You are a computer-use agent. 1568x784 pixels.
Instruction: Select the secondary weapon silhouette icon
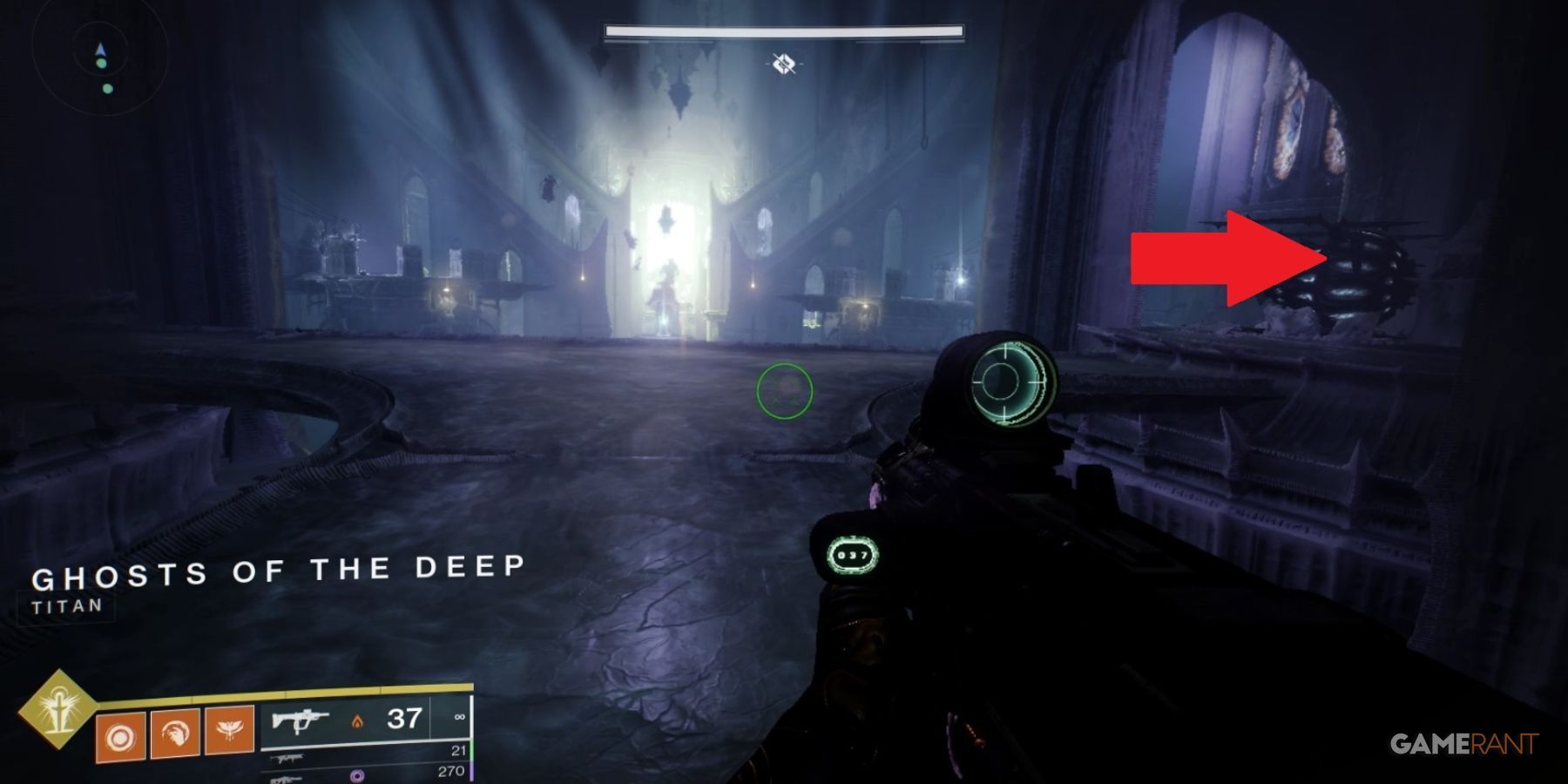pyautogui.click(x=287, y=757)
